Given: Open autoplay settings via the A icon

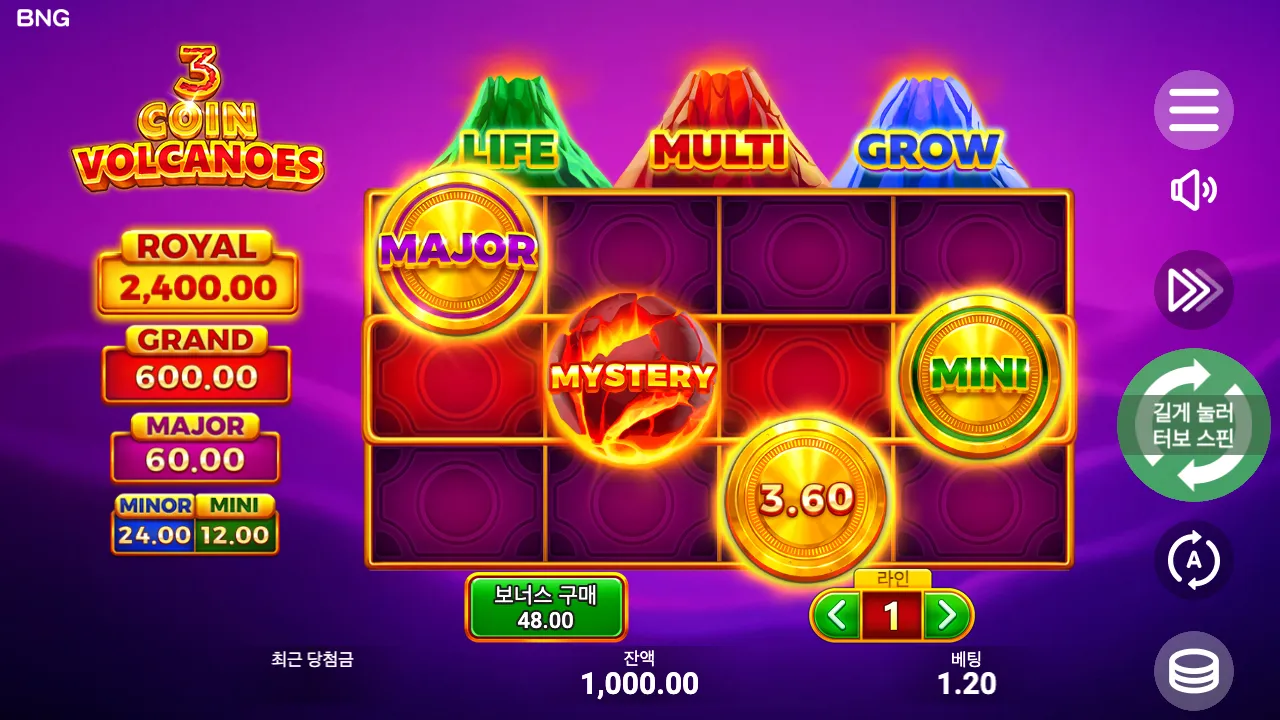Looking at the screenshot, I should (x=1194, y=560).
